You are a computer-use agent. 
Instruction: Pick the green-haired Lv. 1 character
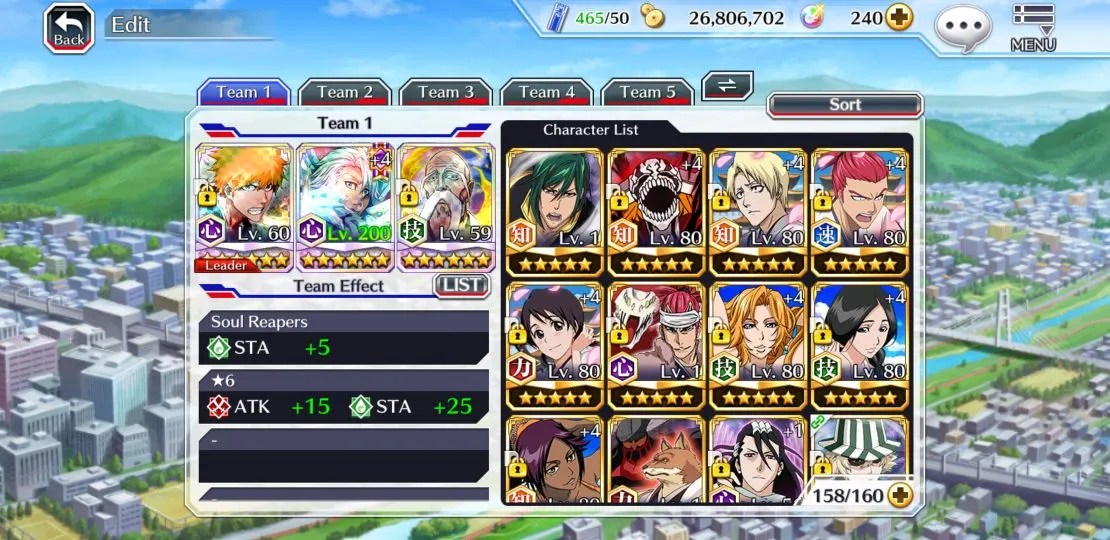(555, 211)
